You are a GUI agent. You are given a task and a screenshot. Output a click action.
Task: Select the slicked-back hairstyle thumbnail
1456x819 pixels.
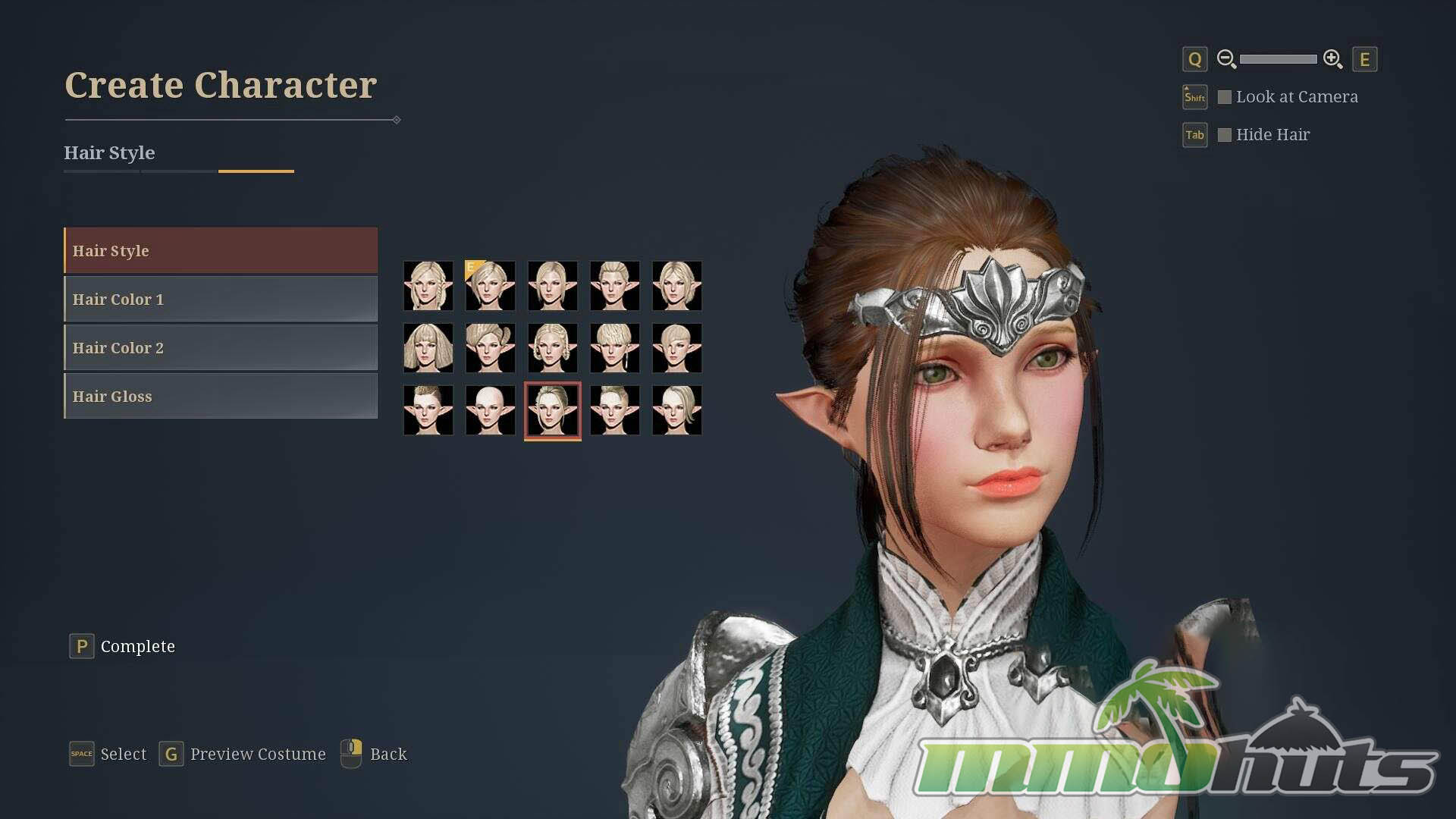(615, 286)
